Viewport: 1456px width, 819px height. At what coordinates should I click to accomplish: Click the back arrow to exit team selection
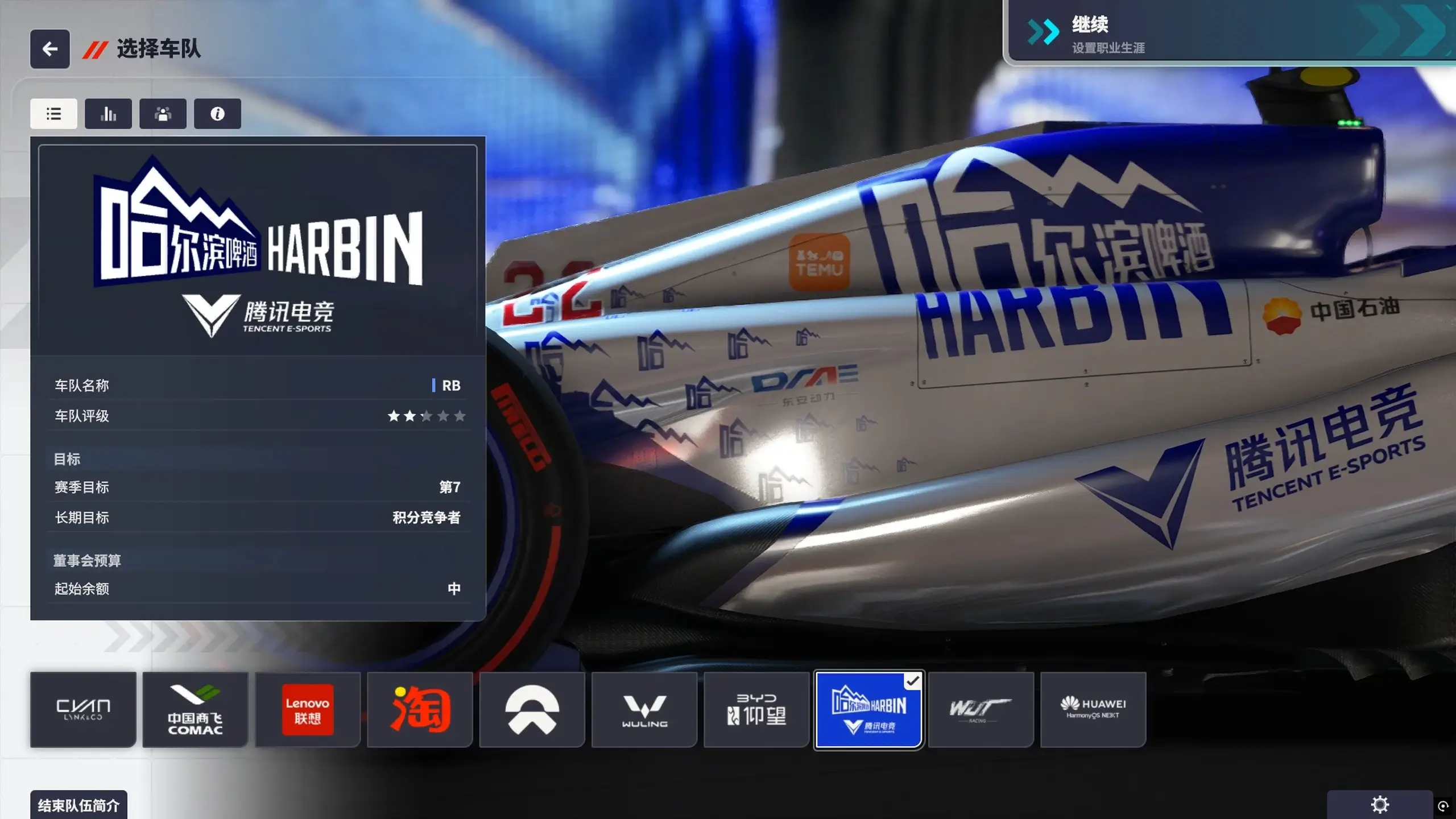click(x=49, y=49)
